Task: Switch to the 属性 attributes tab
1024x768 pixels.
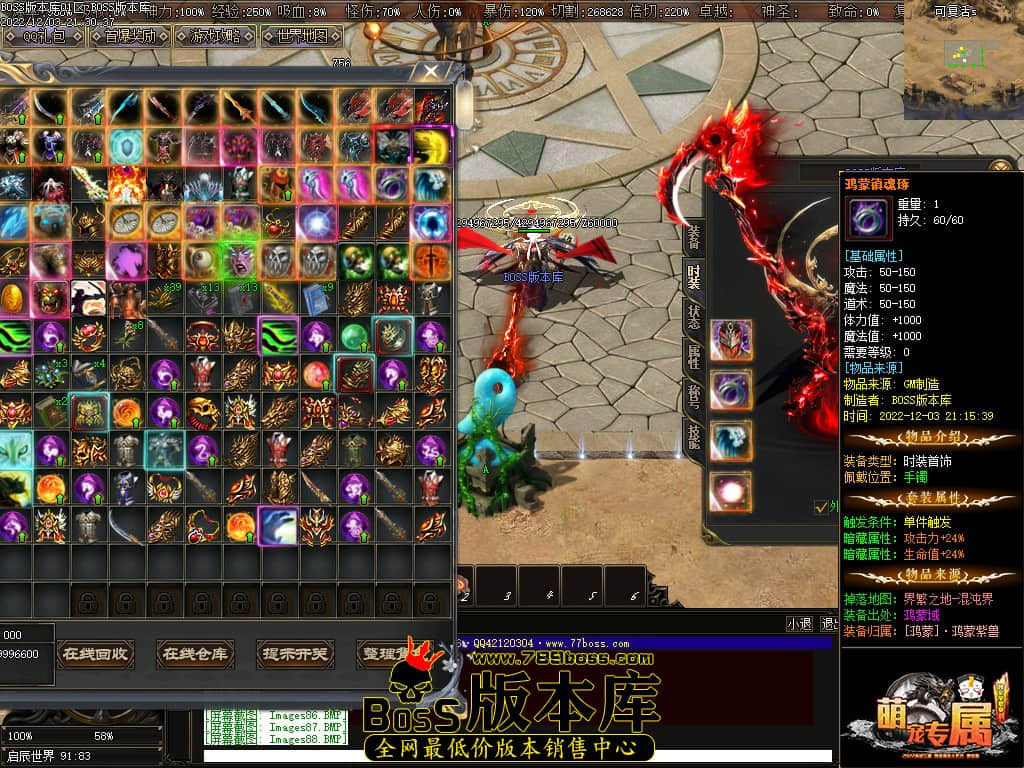Action: tap(692, 353)
